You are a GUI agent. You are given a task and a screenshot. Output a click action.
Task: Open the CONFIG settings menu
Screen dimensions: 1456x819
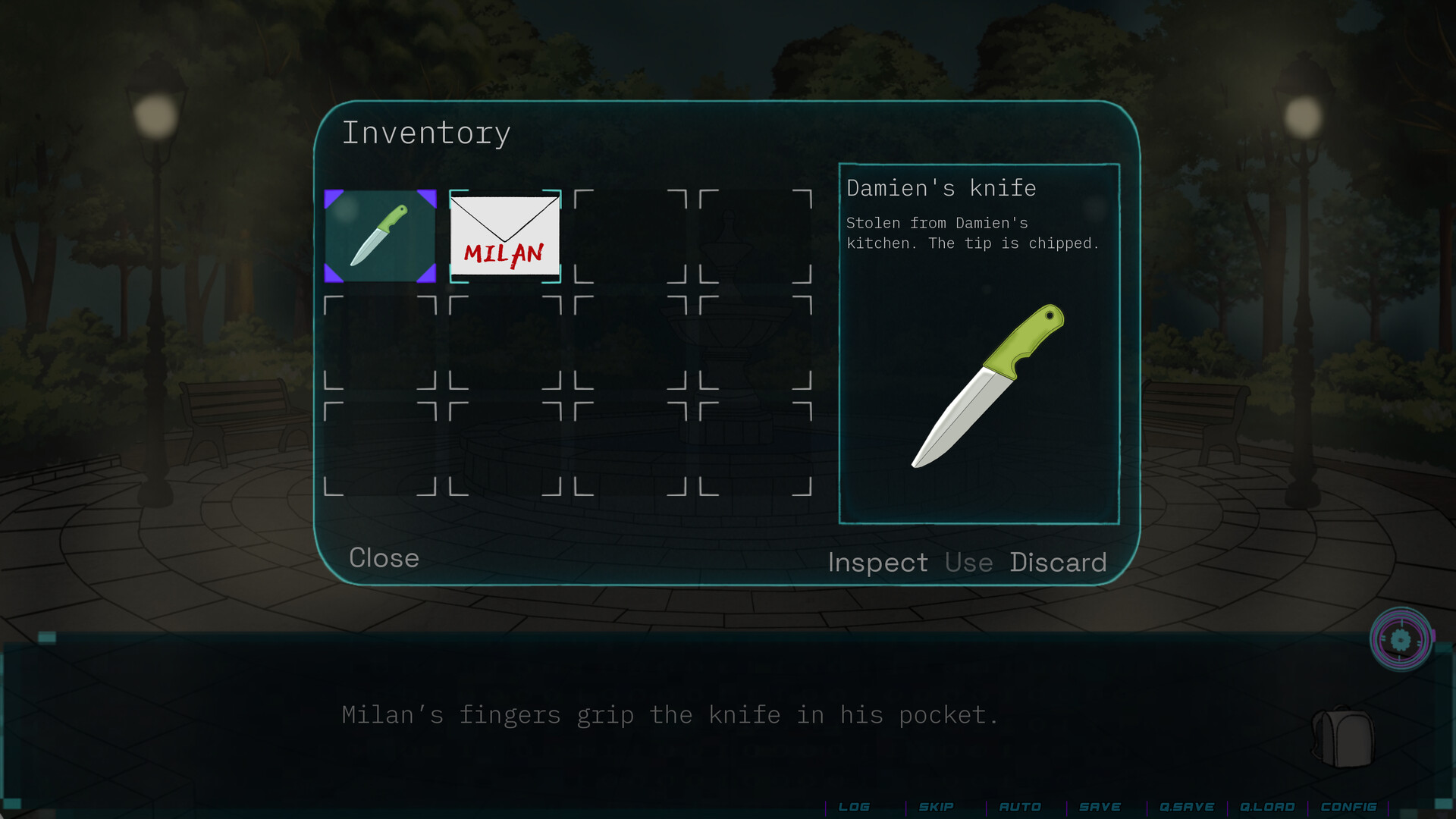pos(1350,807)
